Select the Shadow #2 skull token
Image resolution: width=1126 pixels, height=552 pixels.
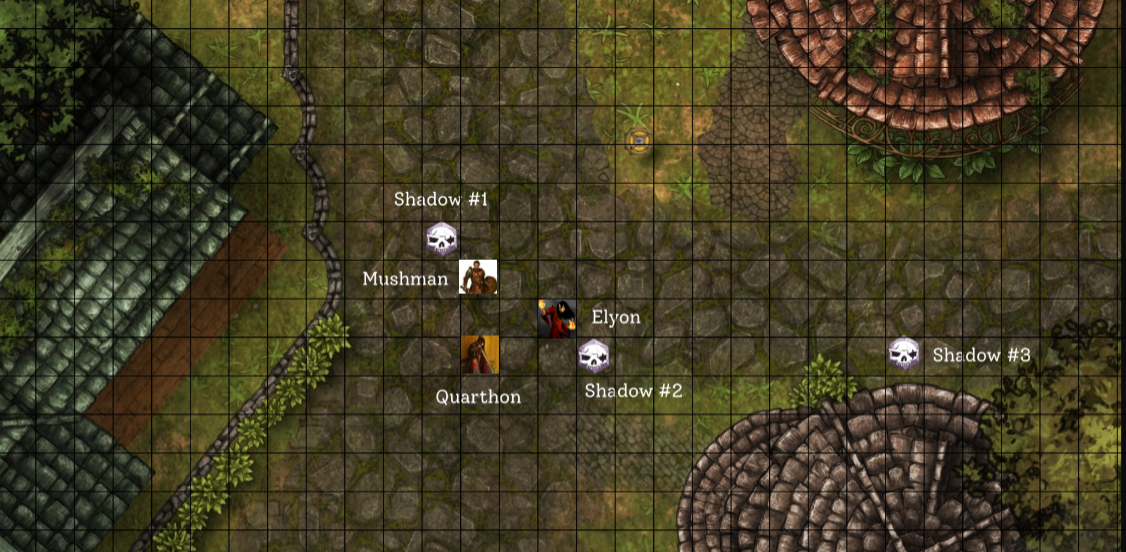coord(593,356)
